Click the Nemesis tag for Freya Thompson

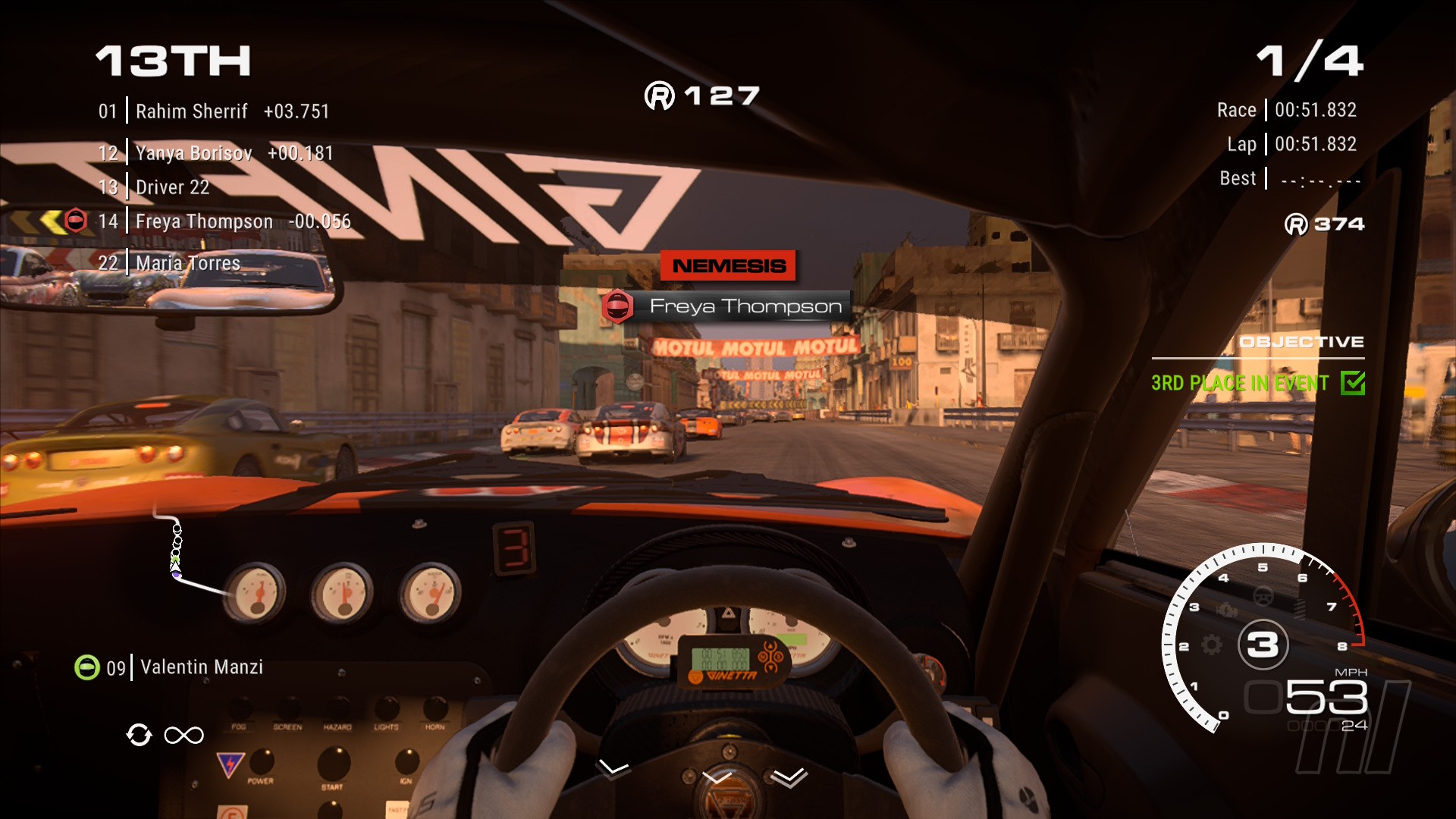[x=727, y=266]
